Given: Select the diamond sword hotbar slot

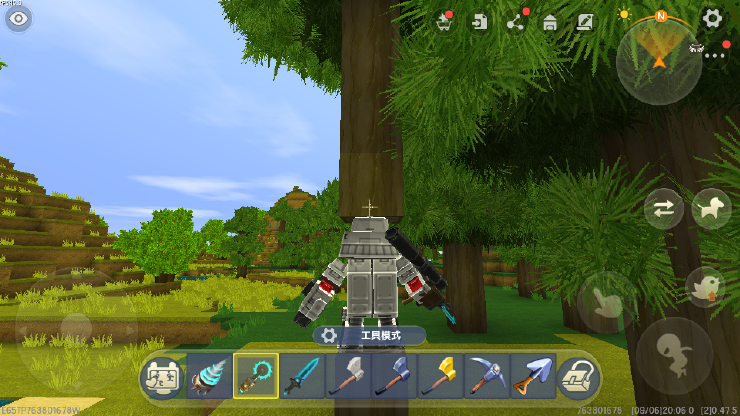Looking at the screenshot, I should pos(302,376).
